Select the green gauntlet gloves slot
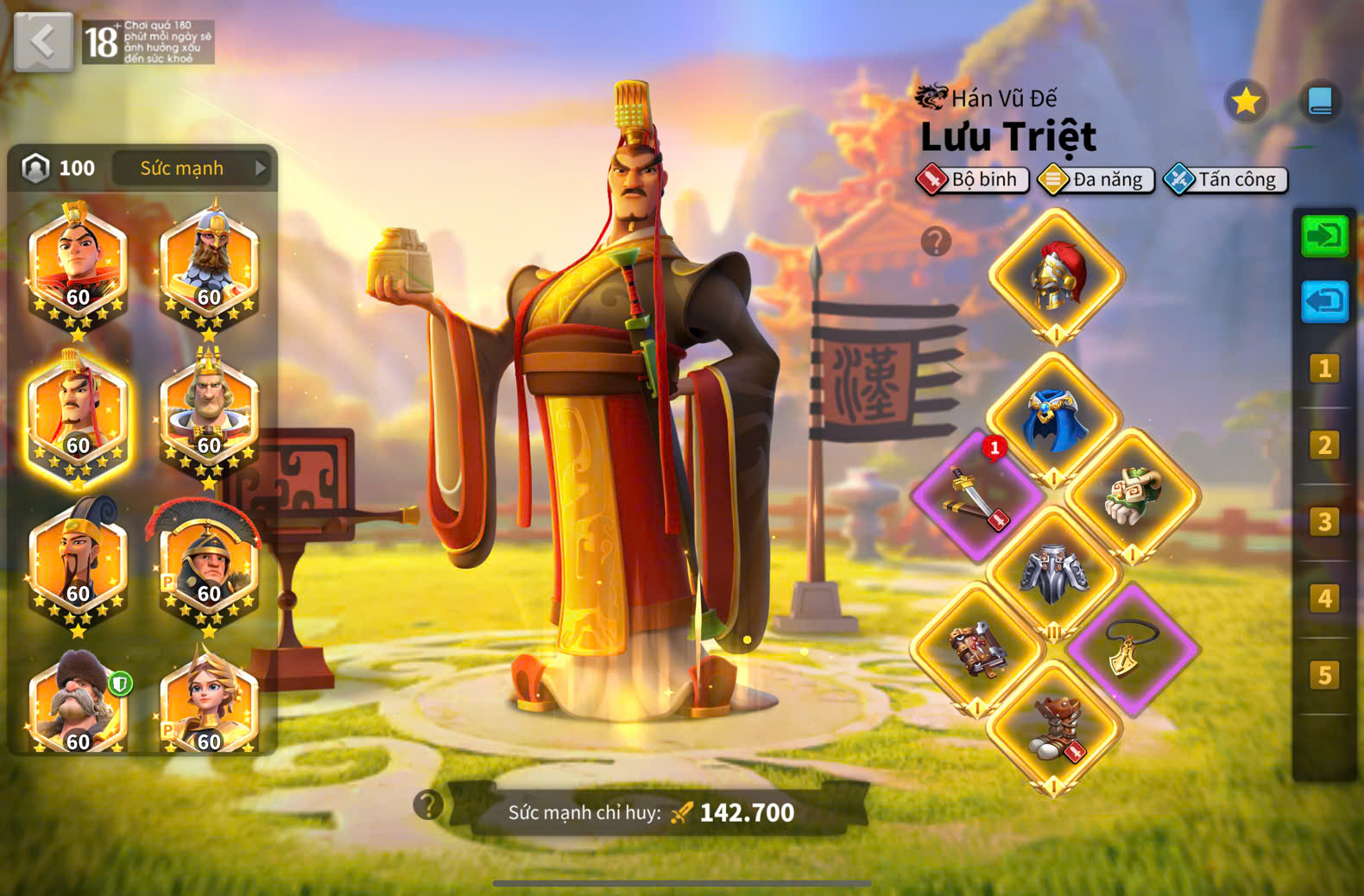Image resolution: width=1364 pixels, height=896 pixels. pos(1132,495)
